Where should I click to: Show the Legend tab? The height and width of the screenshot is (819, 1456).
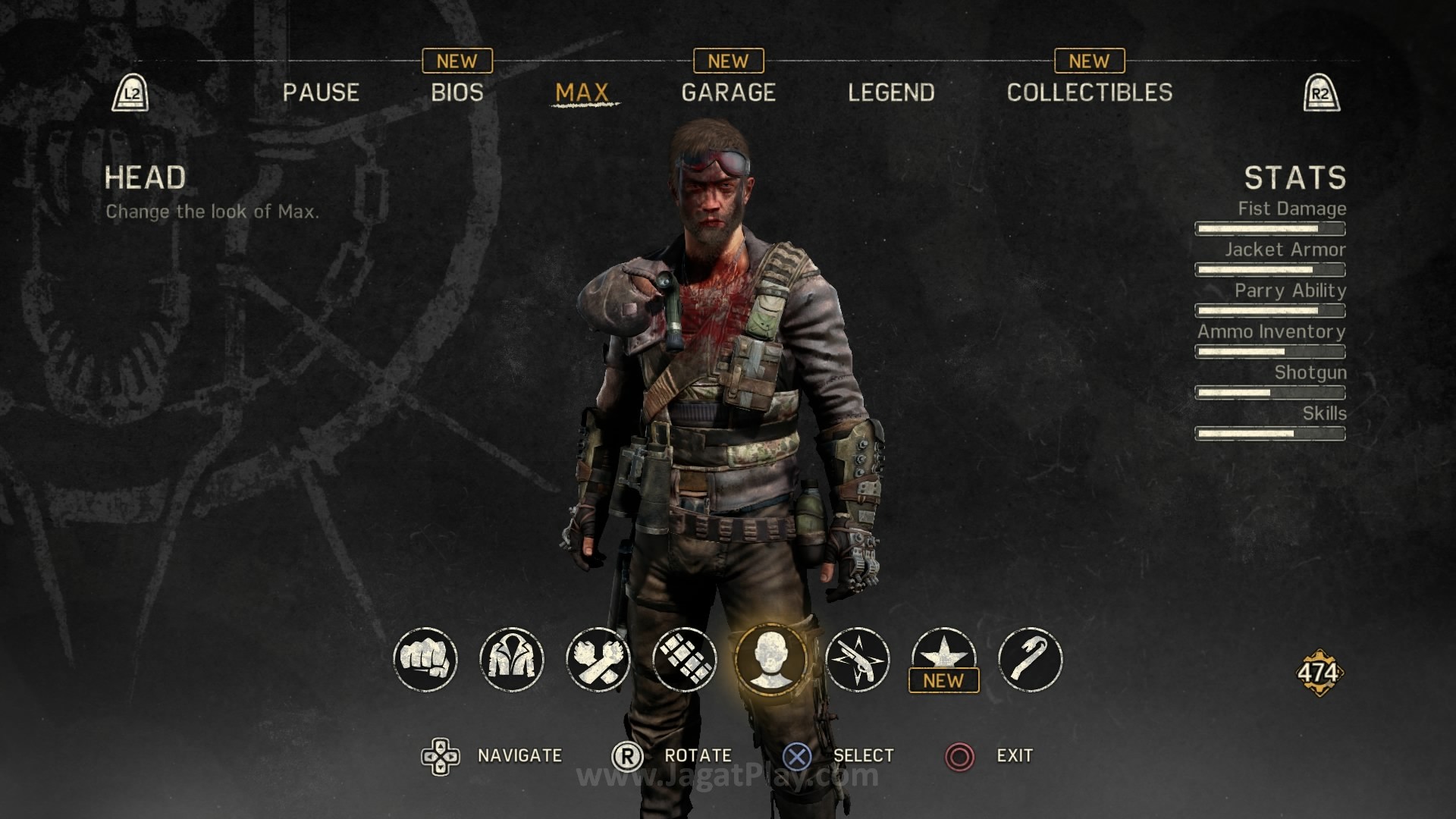[891, 93]
